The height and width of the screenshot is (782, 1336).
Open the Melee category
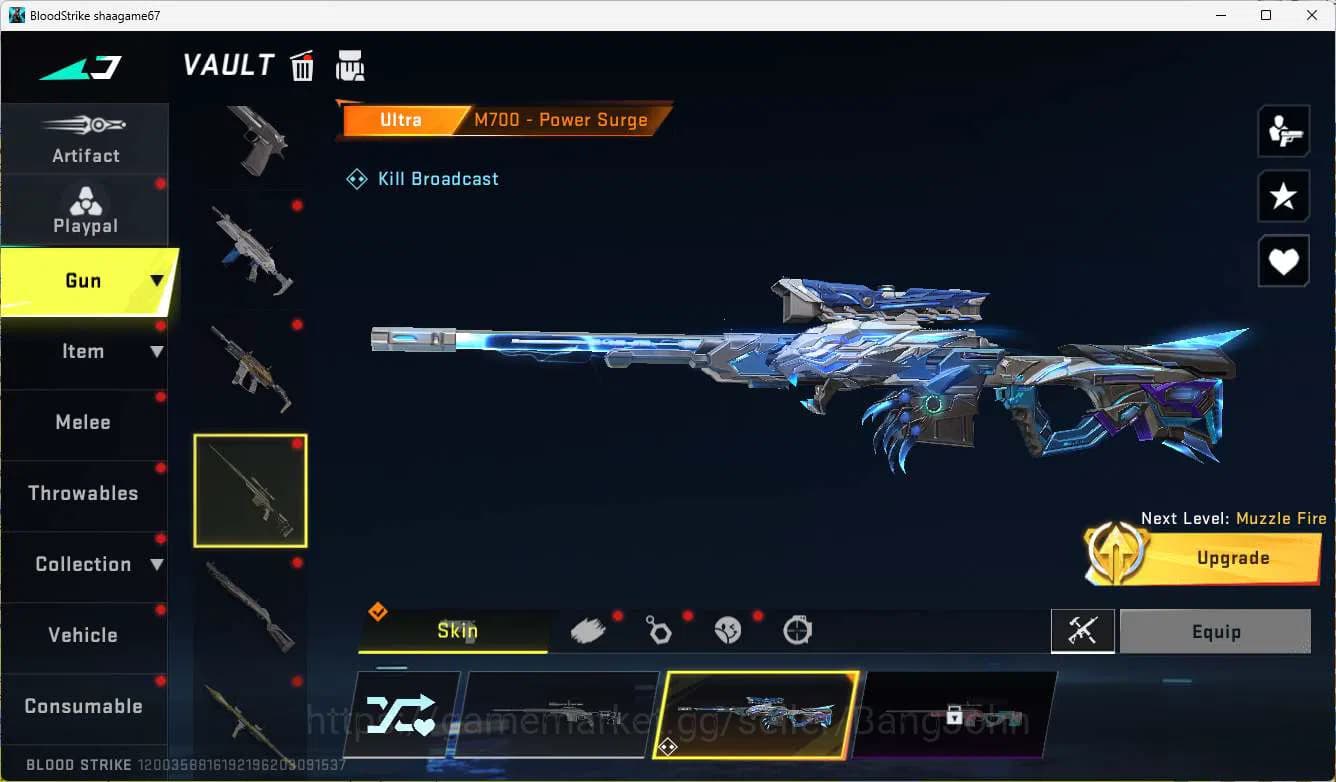[x=83, y=422]
